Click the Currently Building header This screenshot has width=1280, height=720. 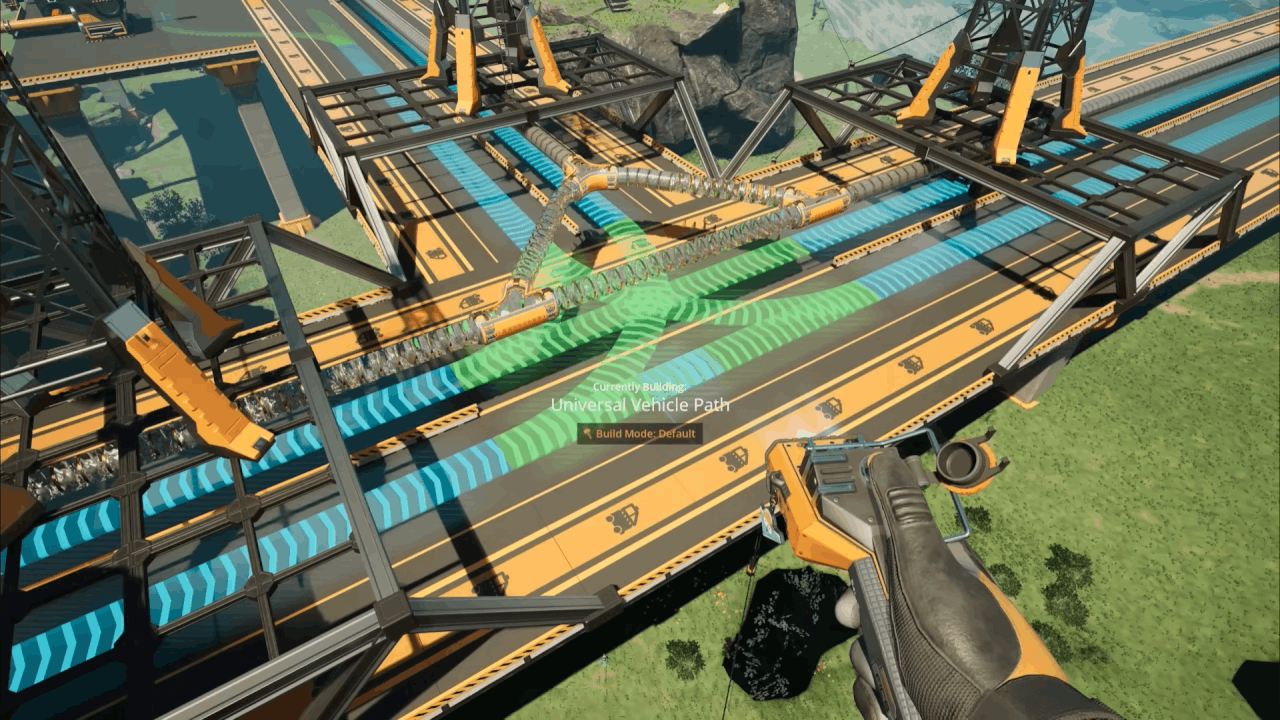pos(640,385)
